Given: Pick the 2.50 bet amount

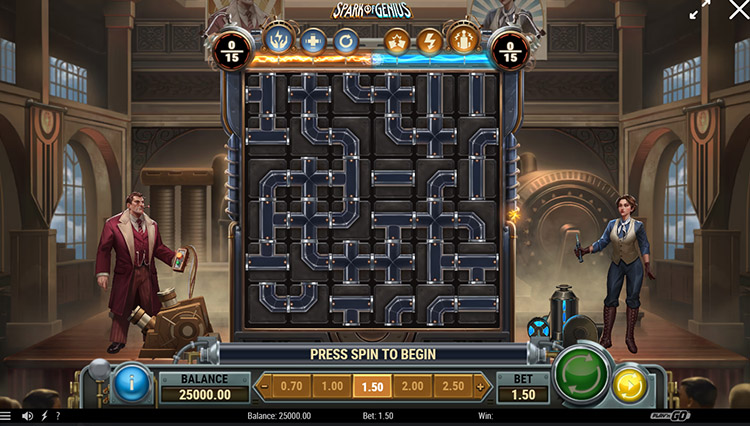Looking at the screenshot, I should pyautogui.click(x=452, y=385).
